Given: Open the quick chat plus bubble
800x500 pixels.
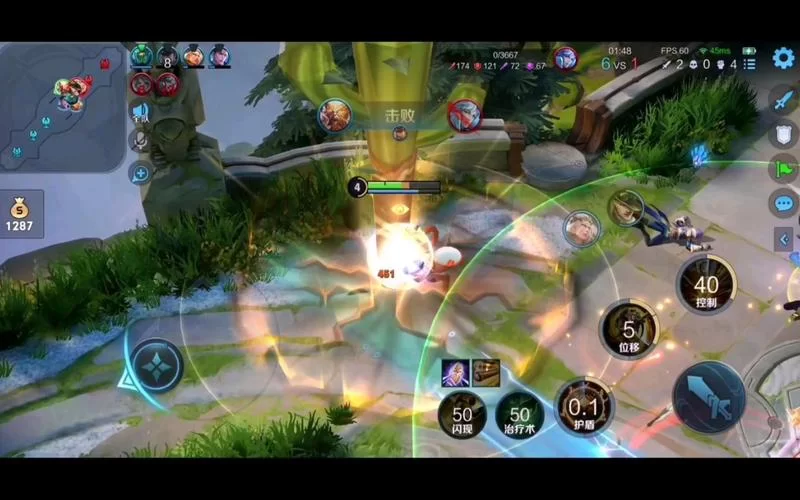Looking at the screenshot, I should pos(140,173).
